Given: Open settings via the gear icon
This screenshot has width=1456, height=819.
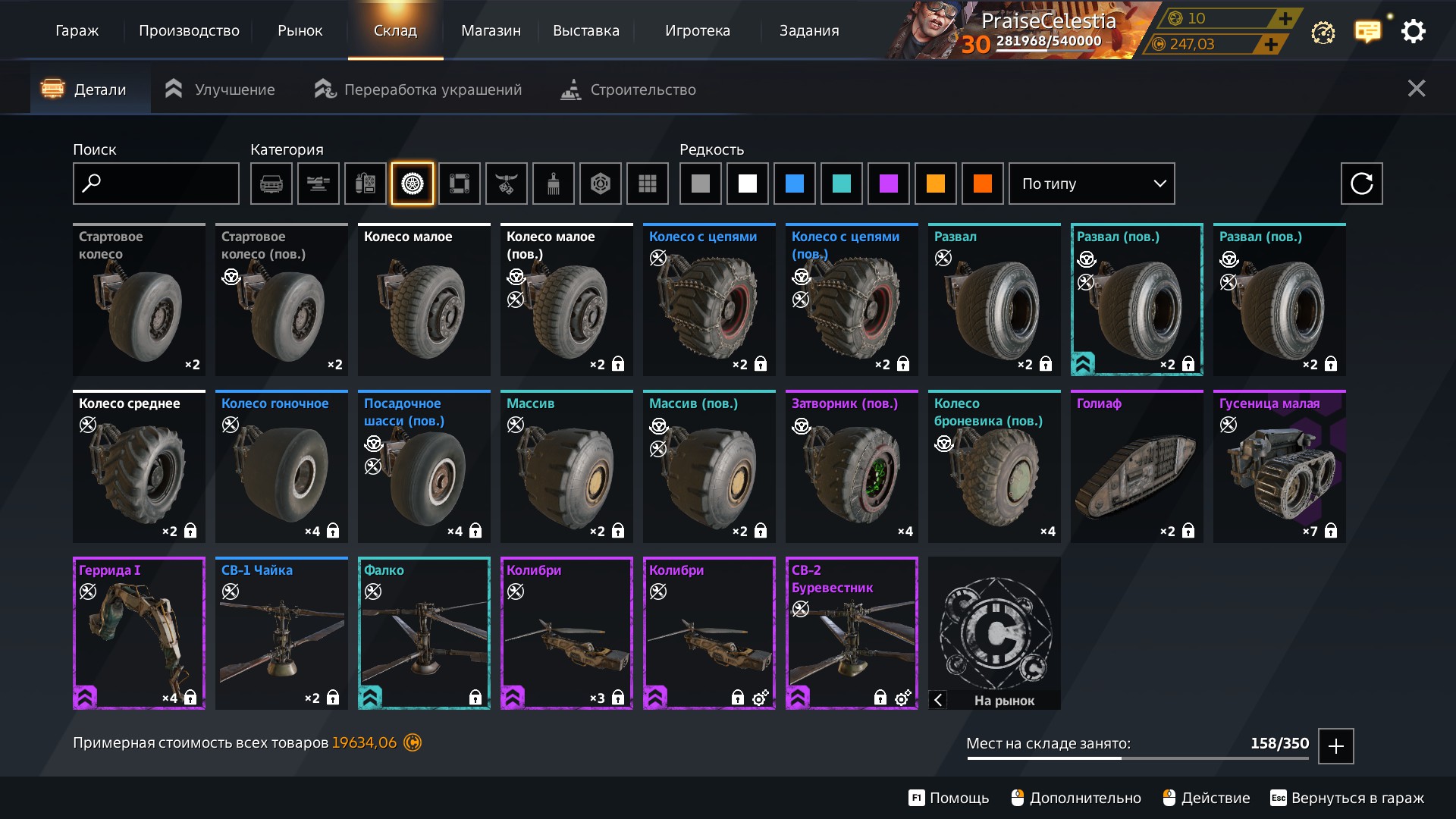Looking at the screenshot, I should (1413, 32).
